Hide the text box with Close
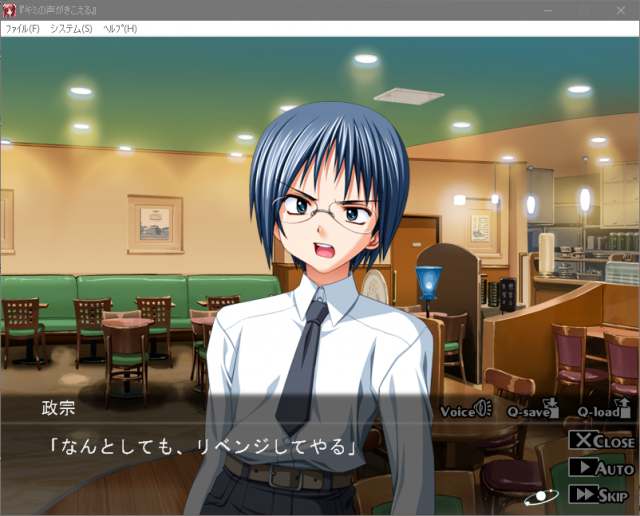Viewport: 640px width, 516px height. (x=602, y=441)
